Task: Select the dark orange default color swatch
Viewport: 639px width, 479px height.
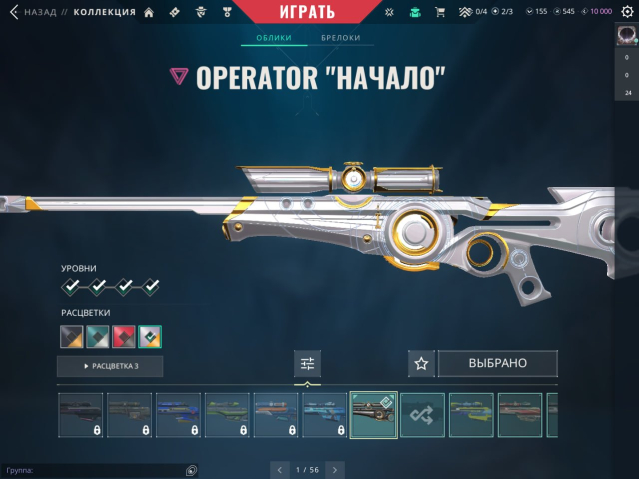Action: tap(71, 336)
